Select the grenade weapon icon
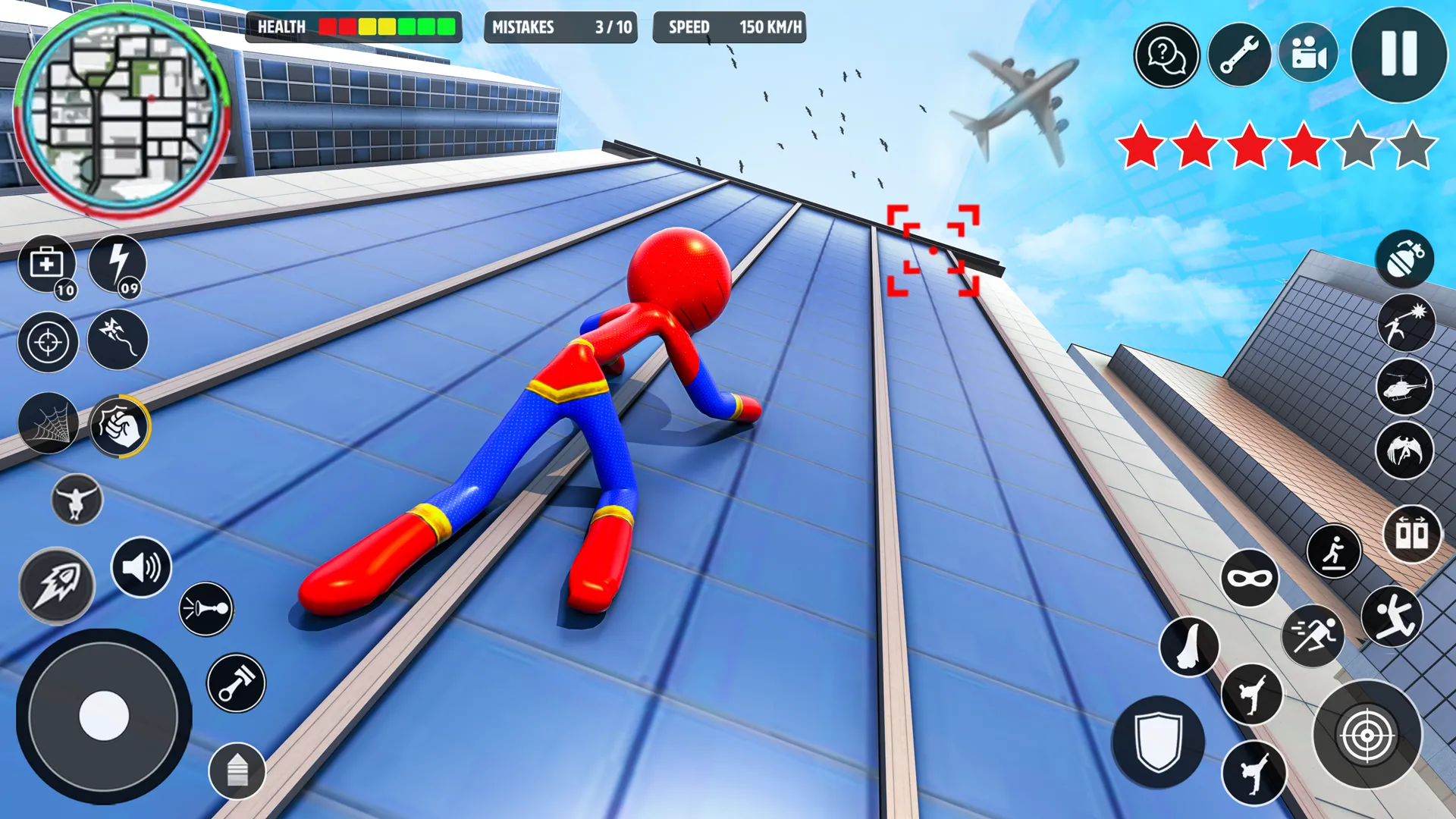Screen dimensions: 1456x819 (1404, 260)
